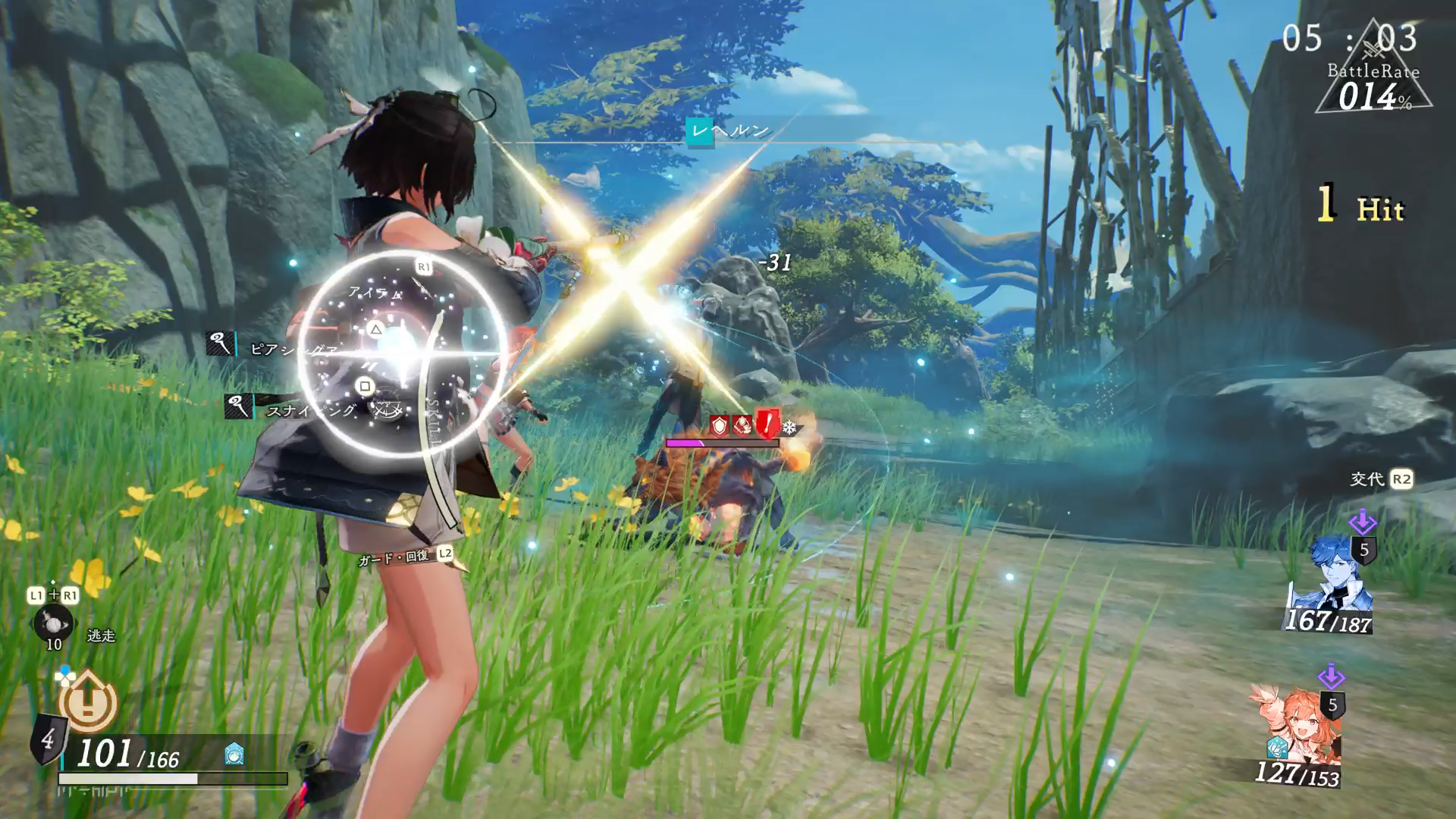Select the red exclamation status icon over the enemy
This screenshot has width=1456, height=819.
(767, 424)
